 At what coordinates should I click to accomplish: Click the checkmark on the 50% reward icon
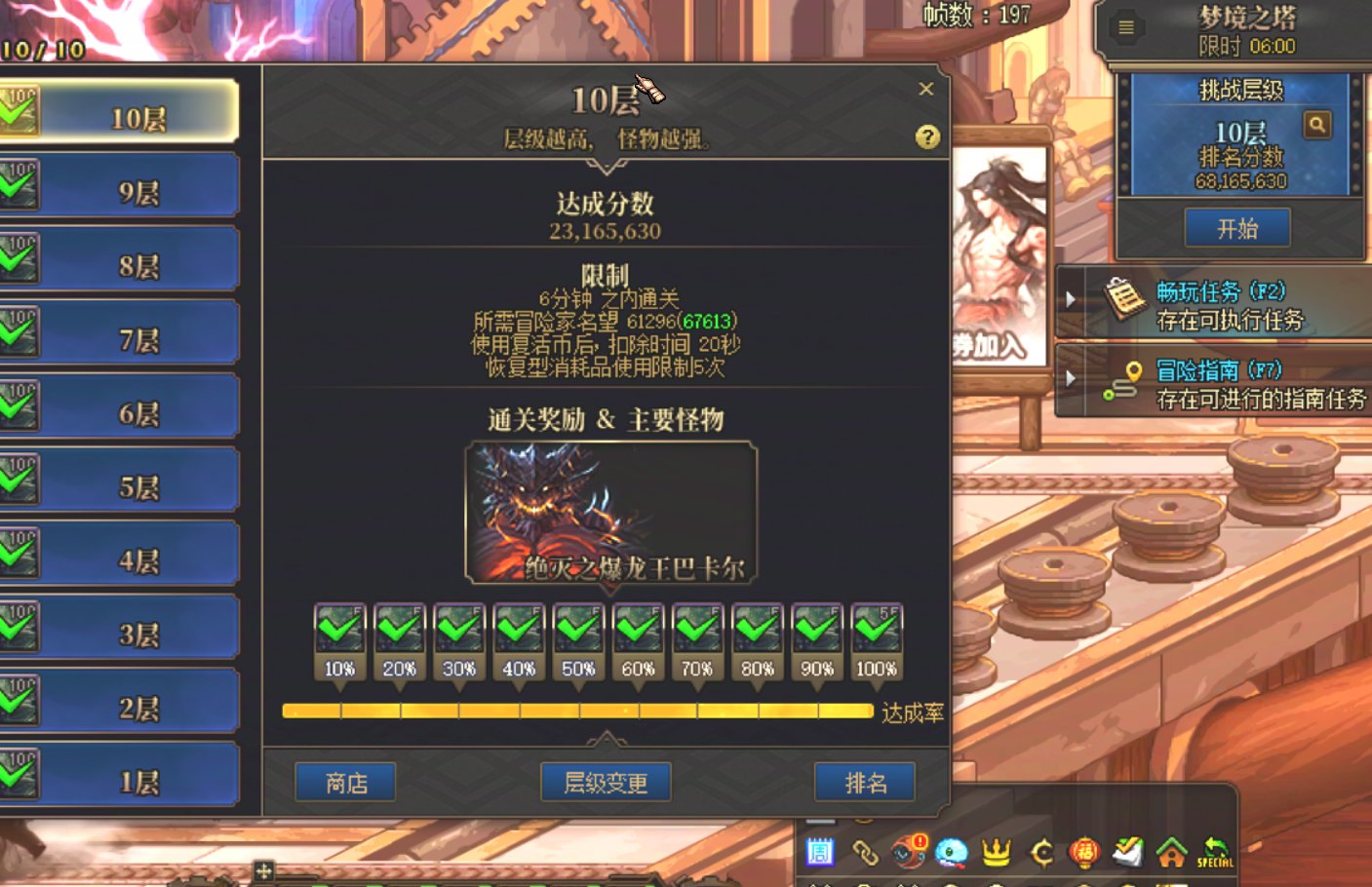[578, 629]
